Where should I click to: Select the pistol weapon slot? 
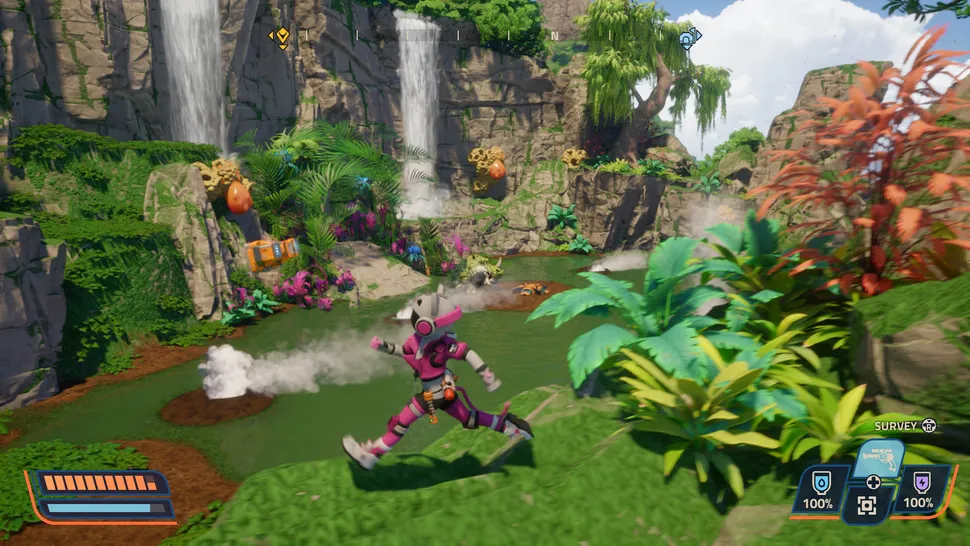[x=878, y=459]
